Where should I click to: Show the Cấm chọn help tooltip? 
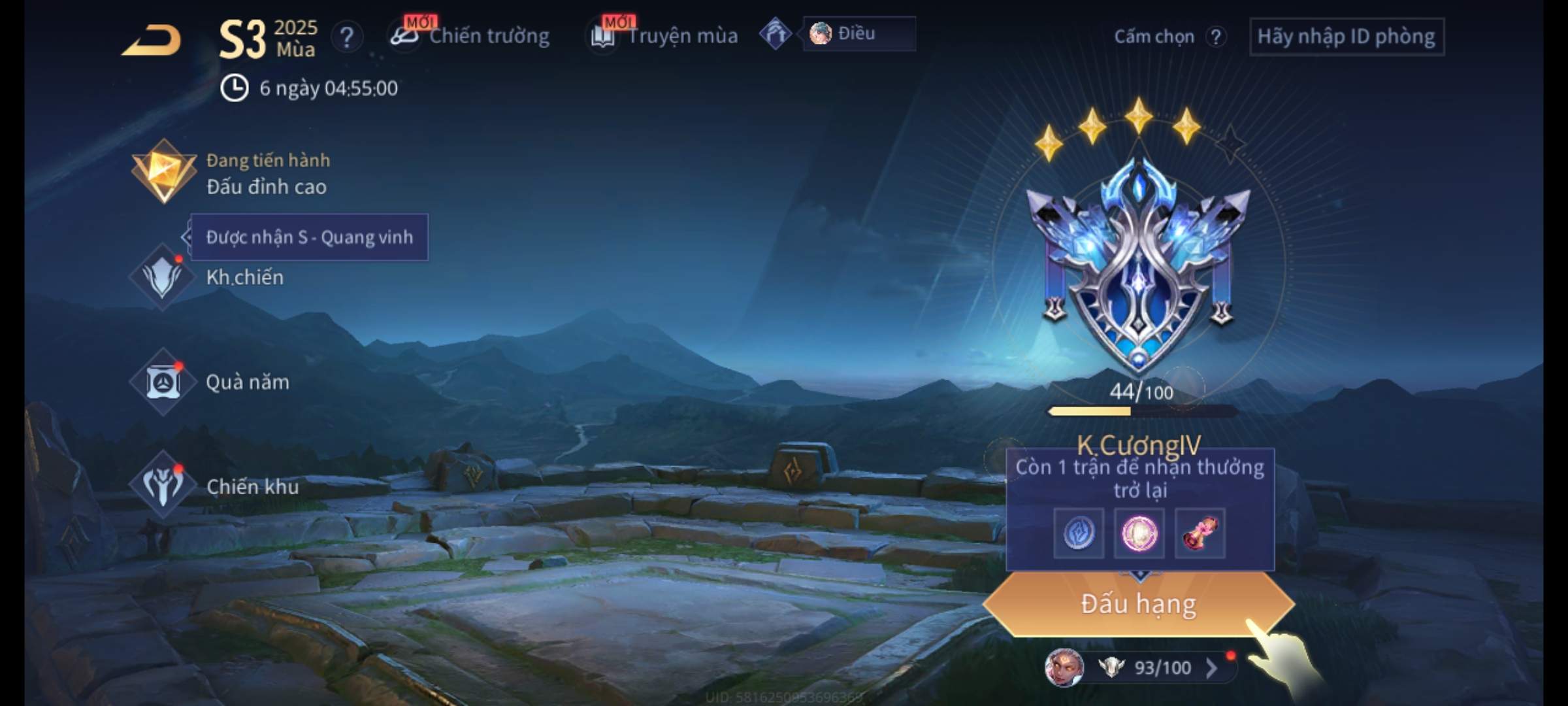pos(1215,37)
